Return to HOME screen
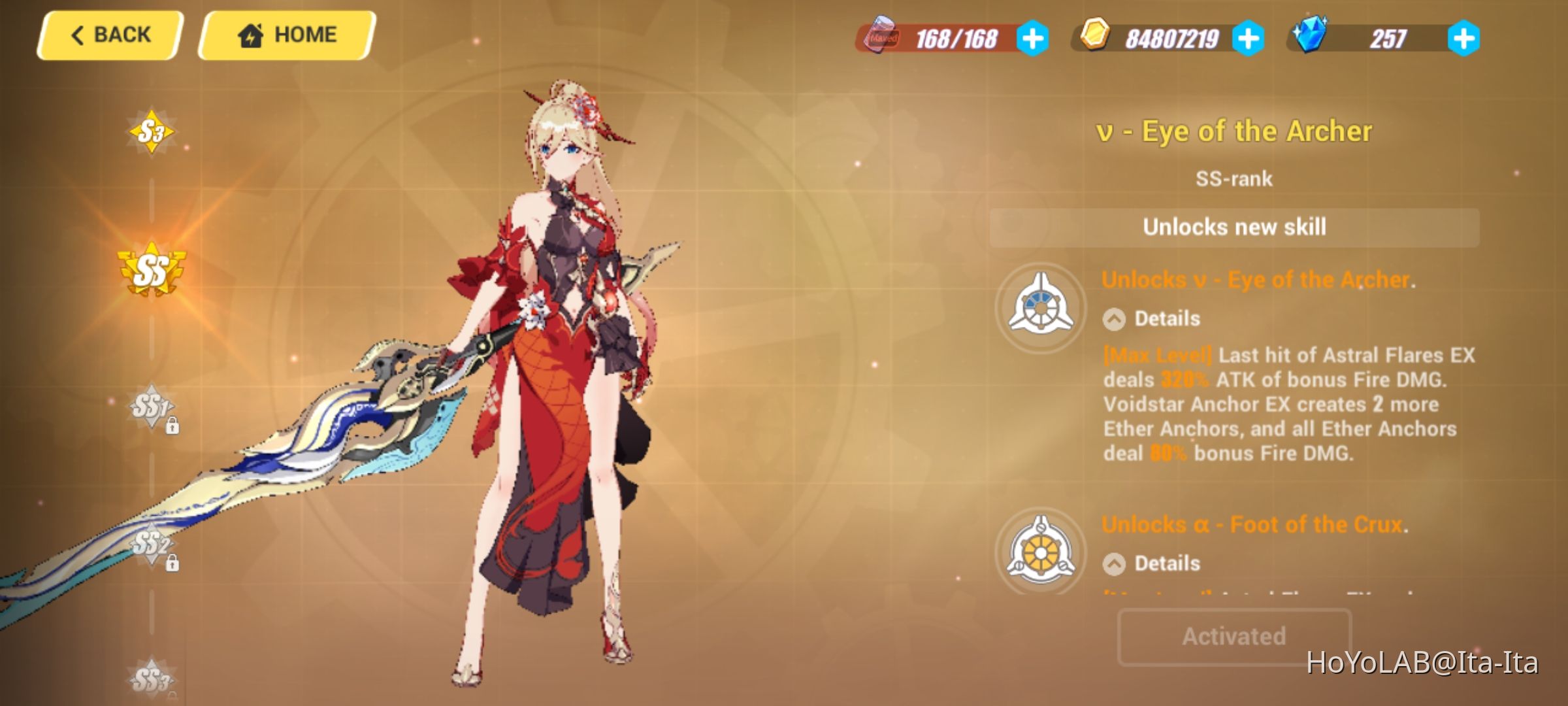Screen dimensions: 1568x706 [x=287, y=34]
